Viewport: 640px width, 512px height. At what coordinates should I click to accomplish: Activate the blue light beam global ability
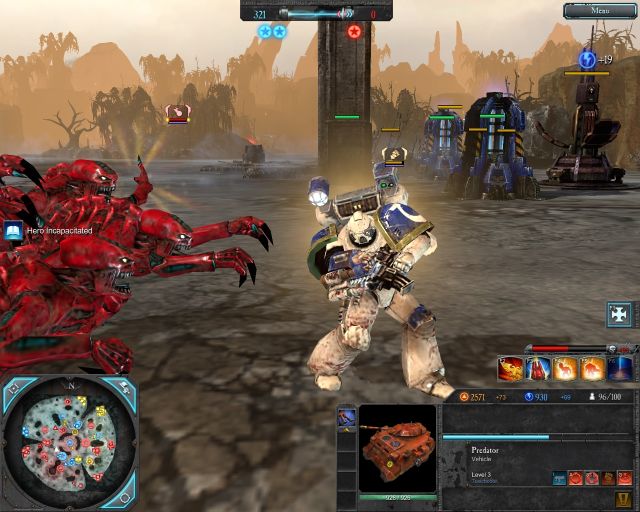coord(621,369)
